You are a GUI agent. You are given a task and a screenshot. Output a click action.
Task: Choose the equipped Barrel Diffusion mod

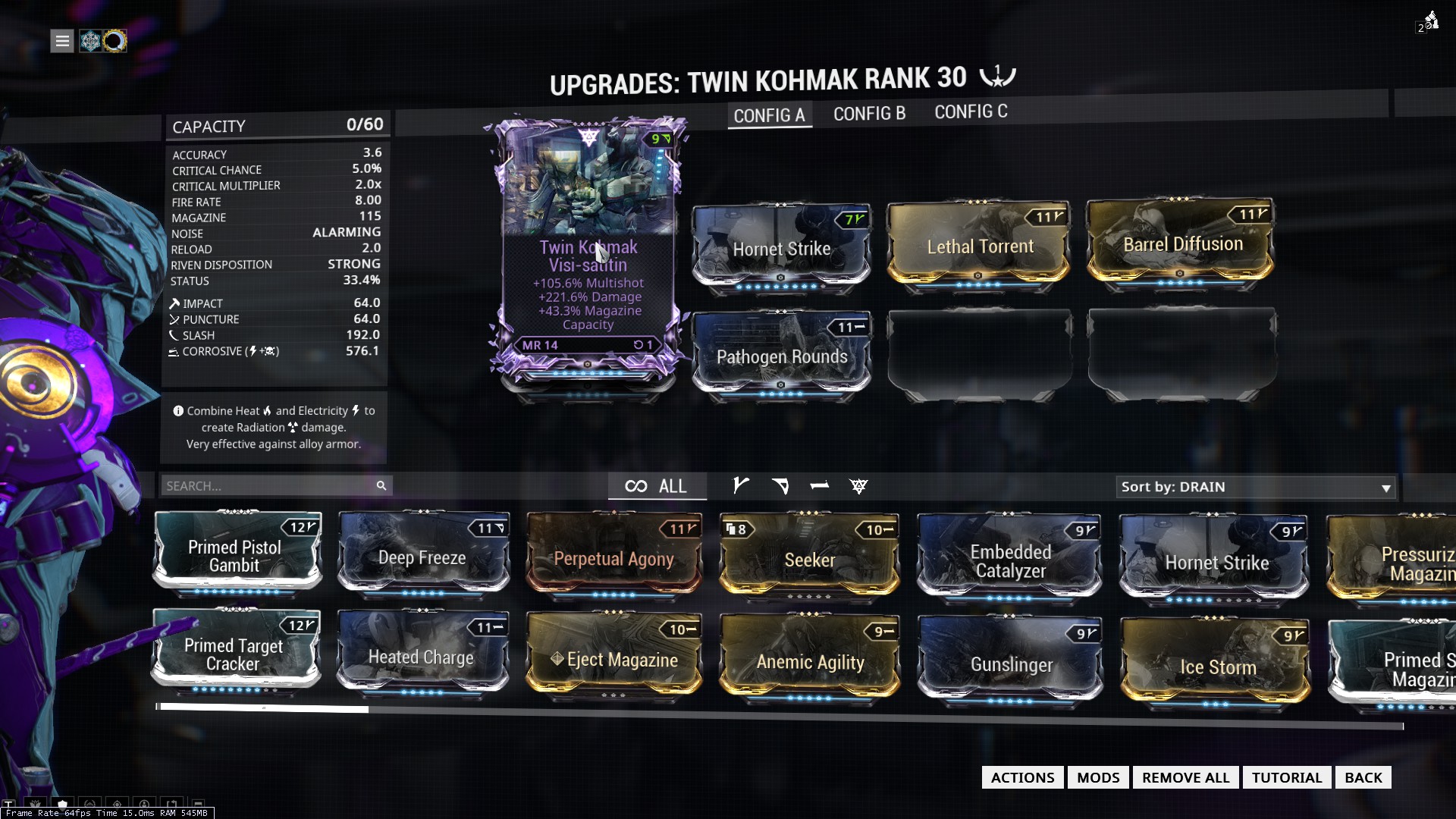[x=1182, y=244]
